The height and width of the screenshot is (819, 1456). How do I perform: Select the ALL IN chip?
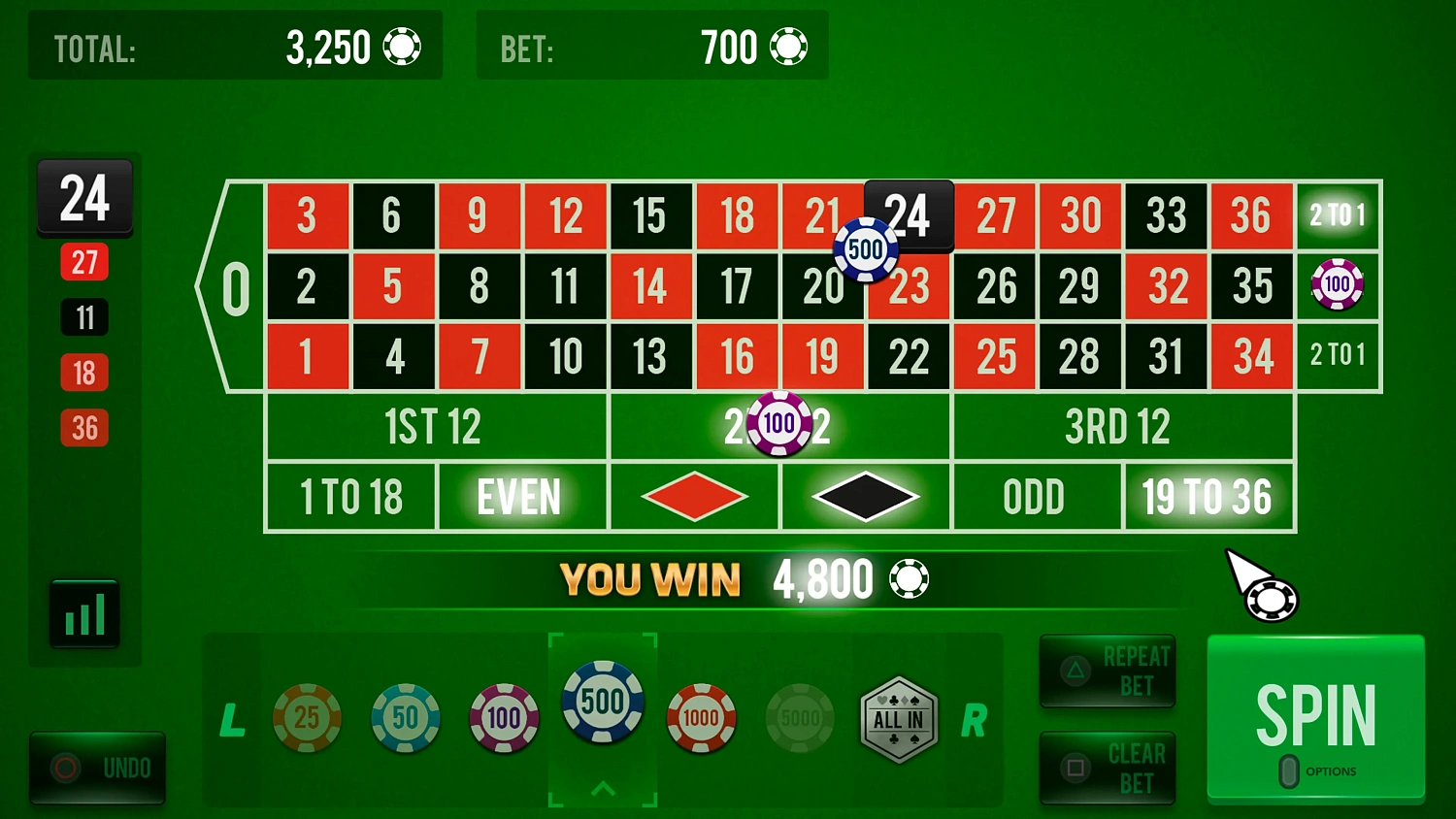click(898, 718)
